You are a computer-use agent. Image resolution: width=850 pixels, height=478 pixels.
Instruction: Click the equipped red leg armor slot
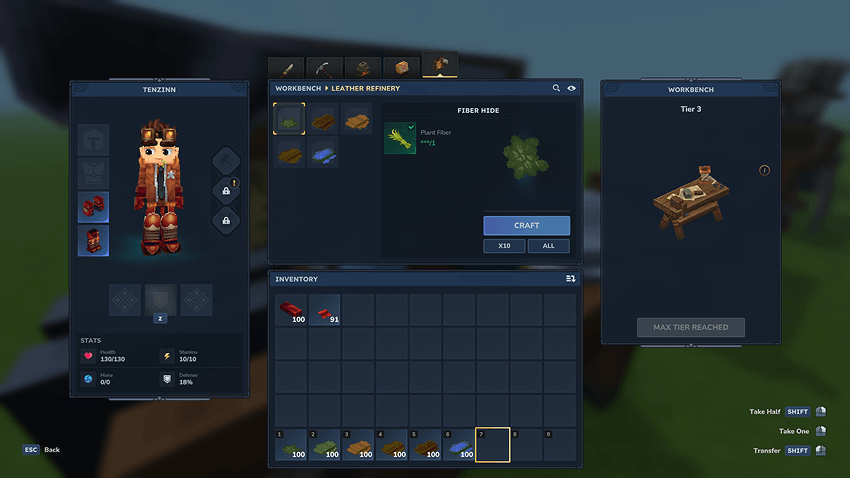94,241
